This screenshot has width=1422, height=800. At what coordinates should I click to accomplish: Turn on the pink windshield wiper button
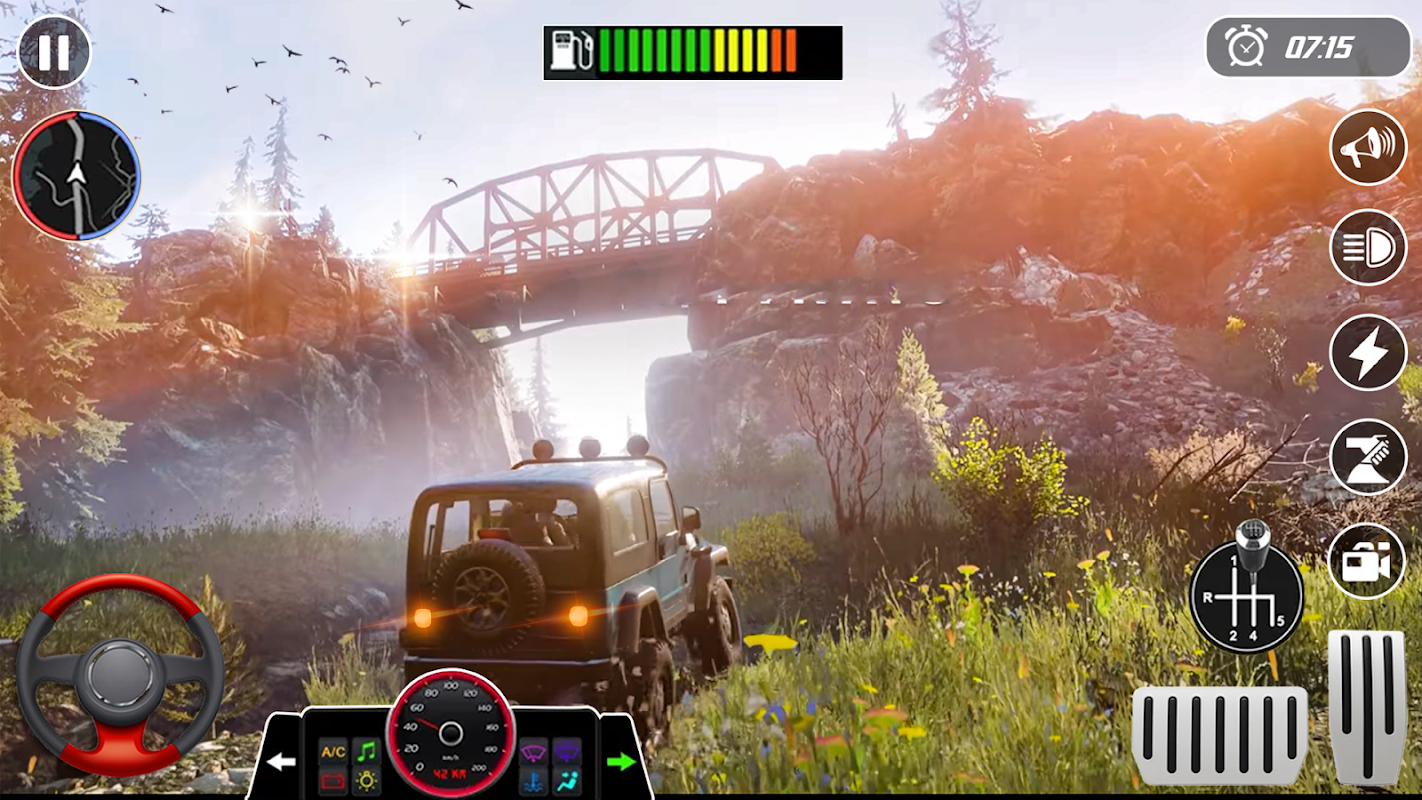(x=534, y=751)
